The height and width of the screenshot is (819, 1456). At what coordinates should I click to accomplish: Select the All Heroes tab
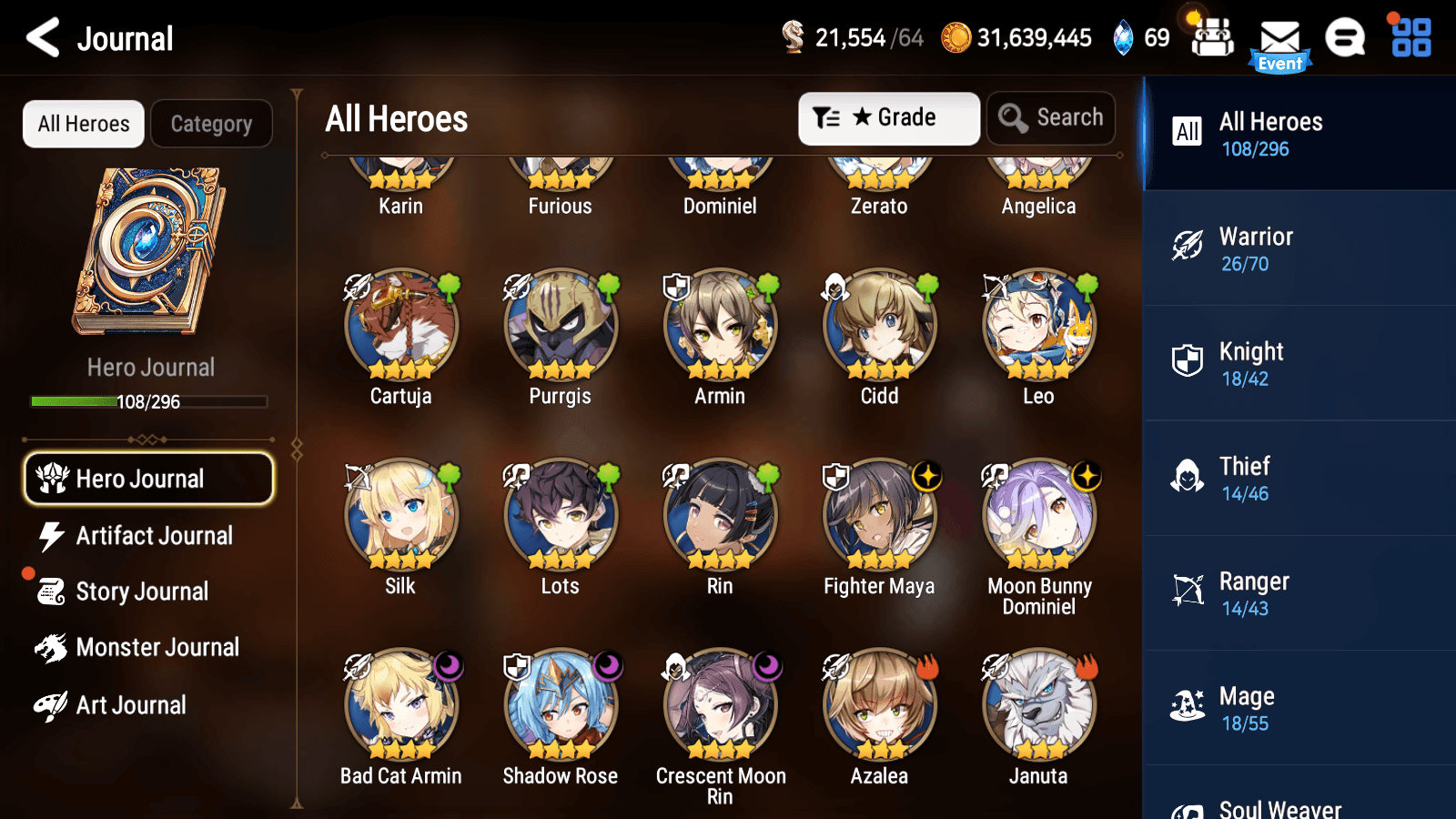click(x=83, y=124)
